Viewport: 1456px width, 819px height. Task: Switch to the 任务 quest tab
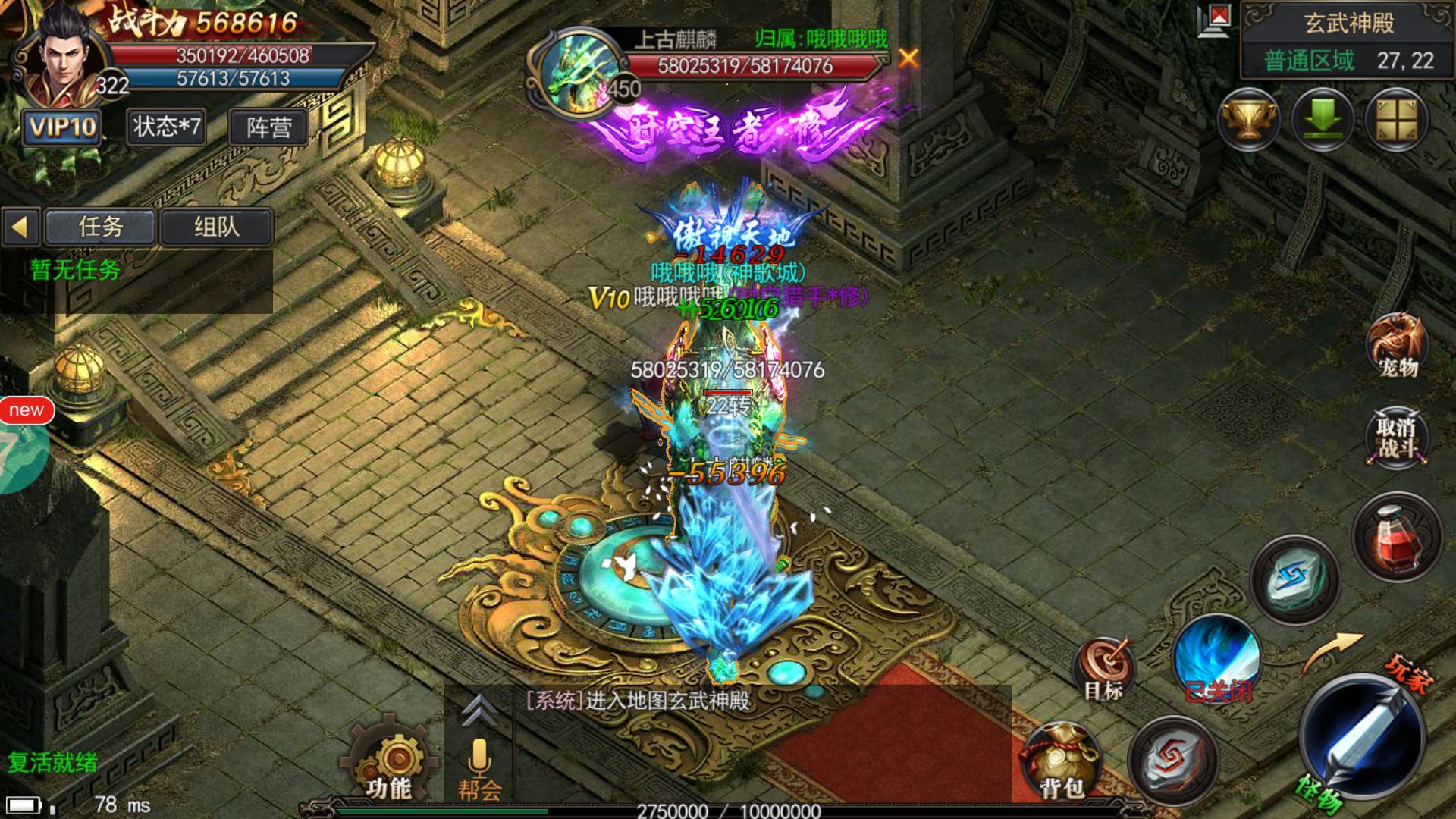(101, 227)
